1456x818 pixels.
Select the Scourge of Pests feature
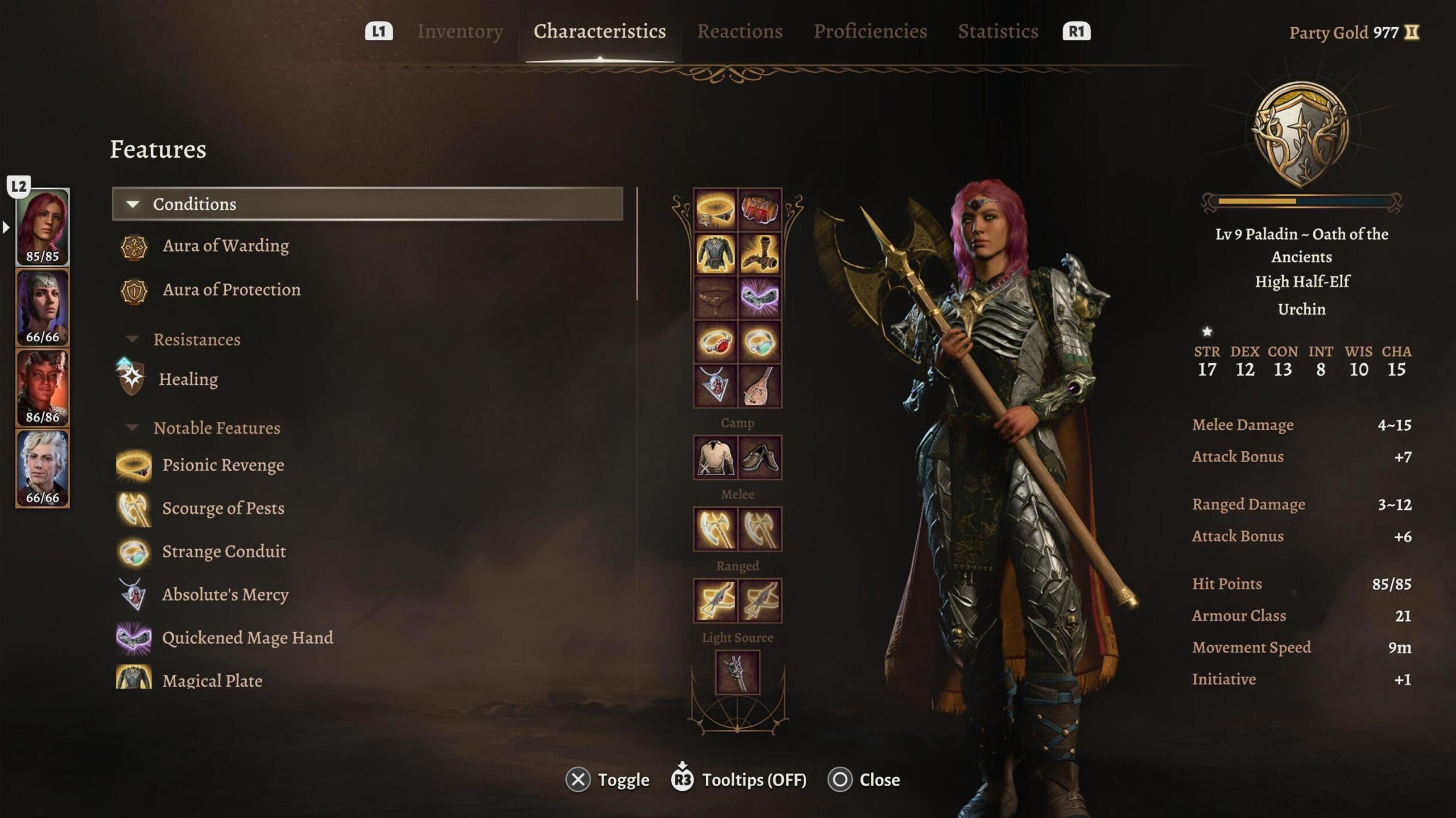tap(223, 508)
